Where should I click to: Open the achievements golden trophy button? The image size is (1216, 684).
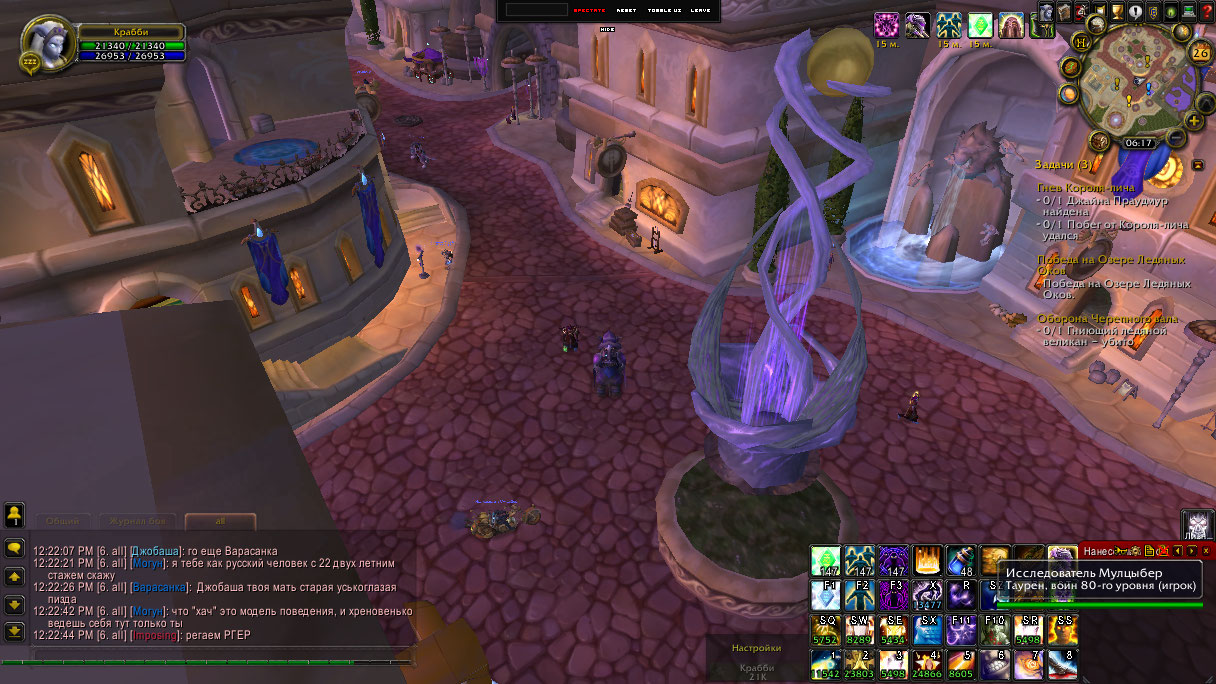pyautogui.click(x=1117, y=12)
